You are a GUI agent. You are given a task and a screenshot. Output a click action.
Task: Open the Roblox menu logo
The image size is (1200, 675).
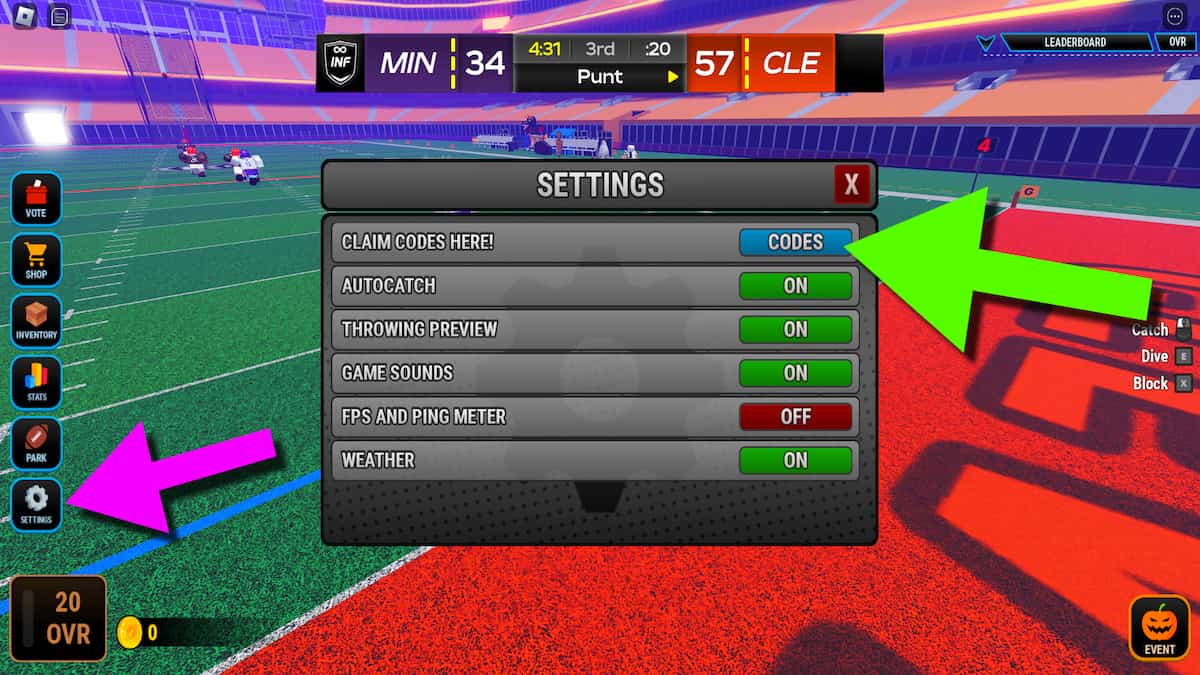click(25, 17)
